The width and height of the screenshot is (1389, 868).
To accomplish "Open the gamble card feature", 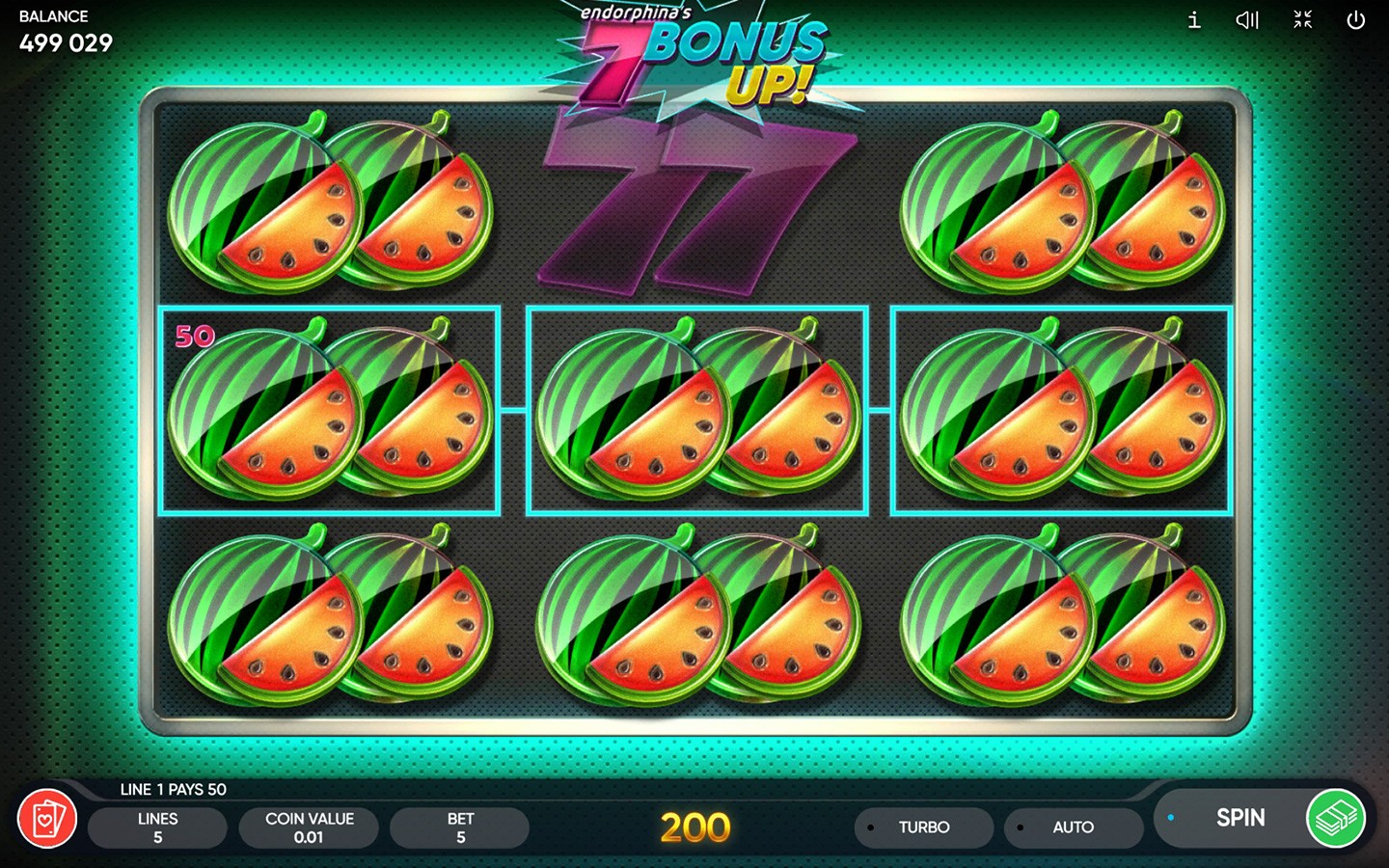I will 47,819.
